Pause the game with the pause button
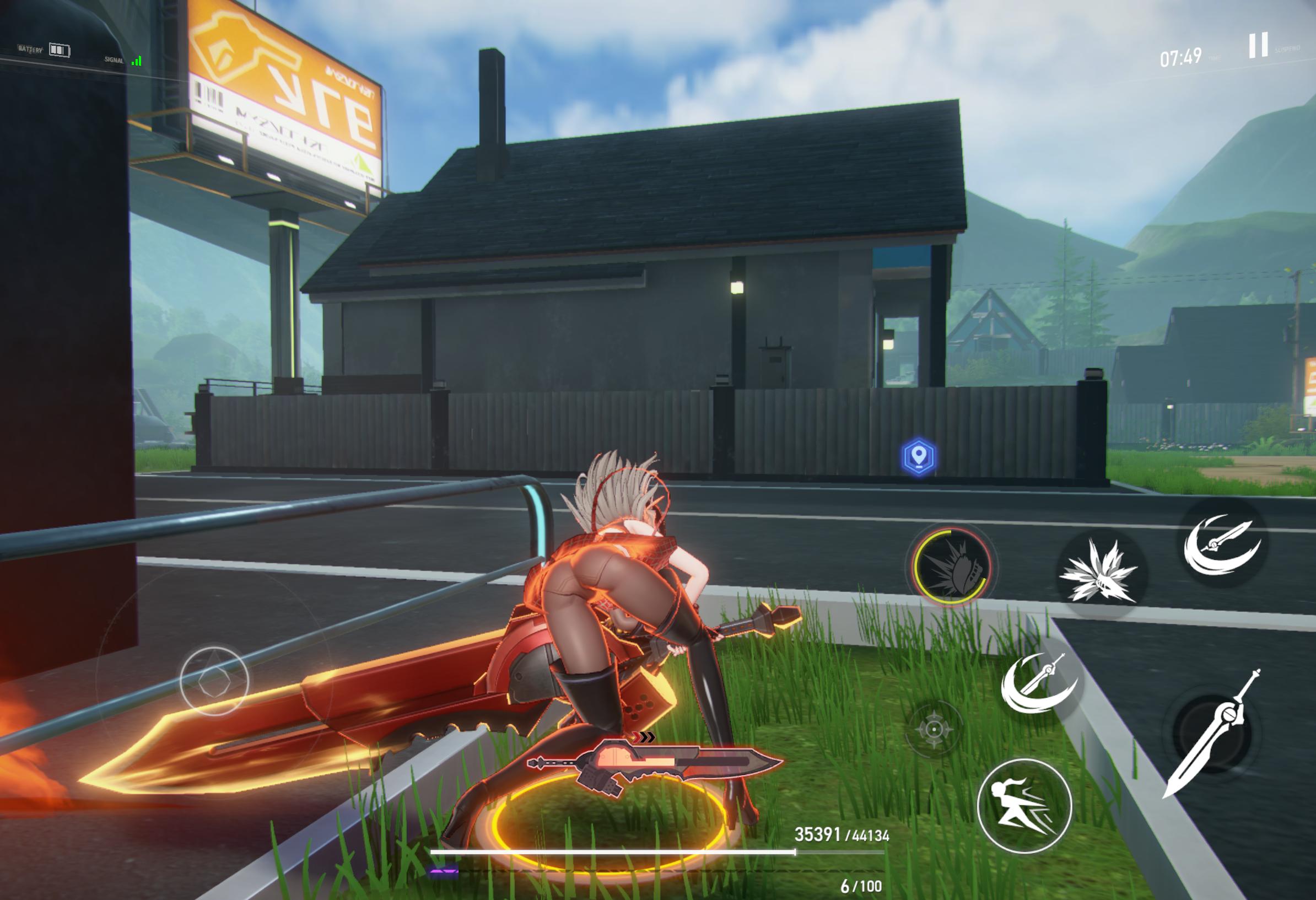The height and width of the screenshot is (900, 1316). click(x=1258, y=45)
